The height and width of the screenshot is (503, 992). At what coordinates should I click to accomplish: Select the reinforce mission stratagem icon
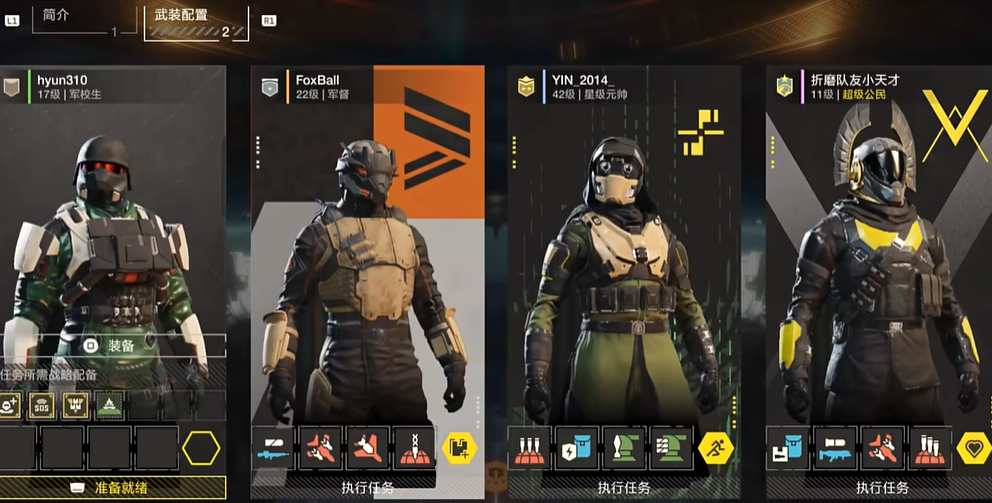coord(11,405)
